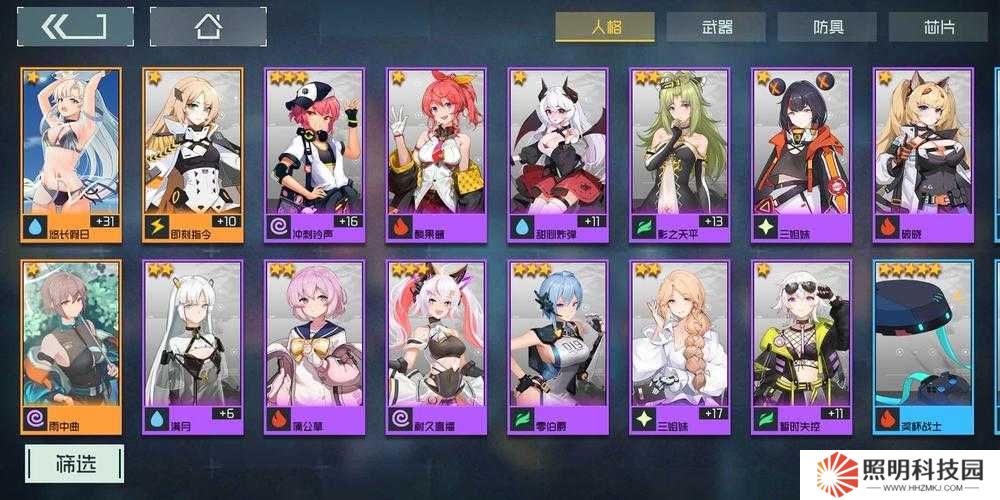Switch to the 防具 tab
This screenshot has width=1000, height=500.
click(x=826, y=28)
